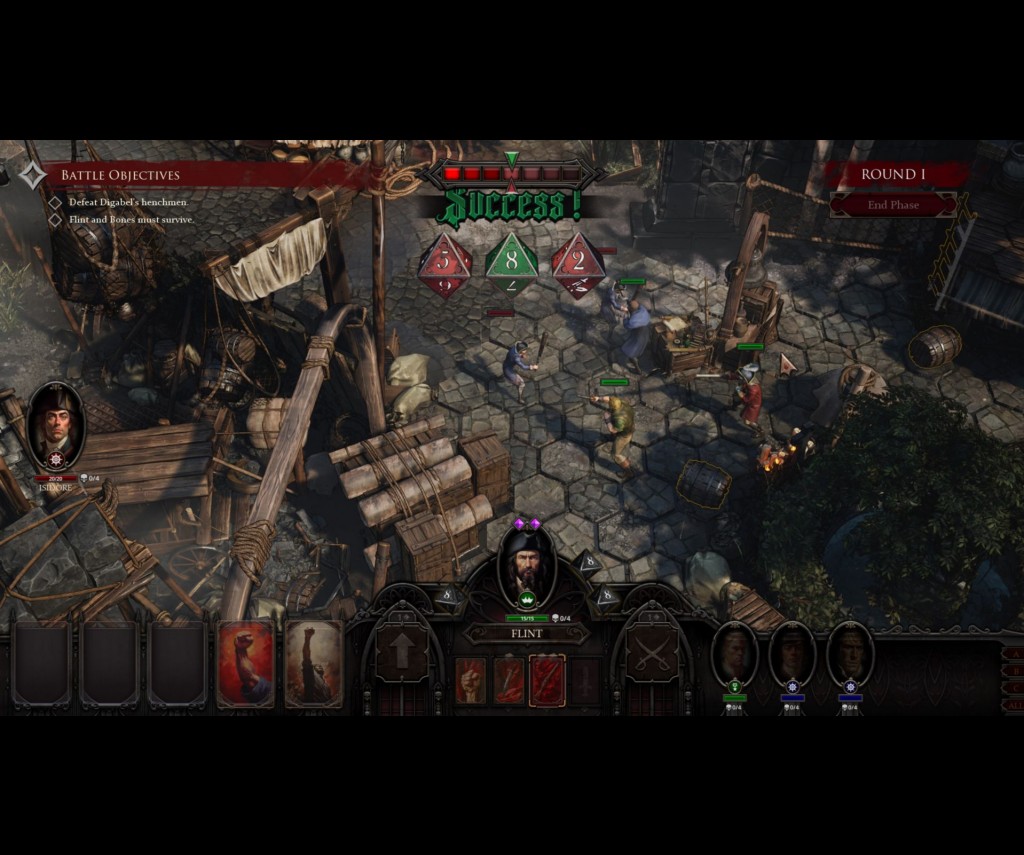Select the highlighted red slash ability

(547, 680)
